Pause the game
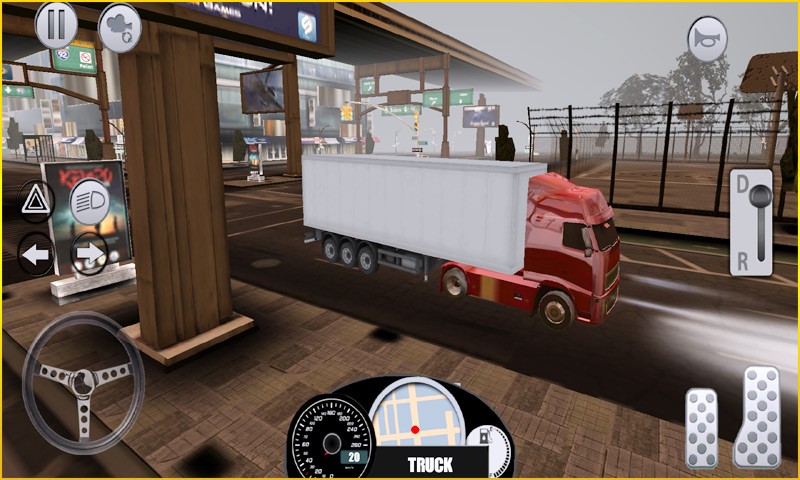Screen dimensions: 800x480 point(56,25)
